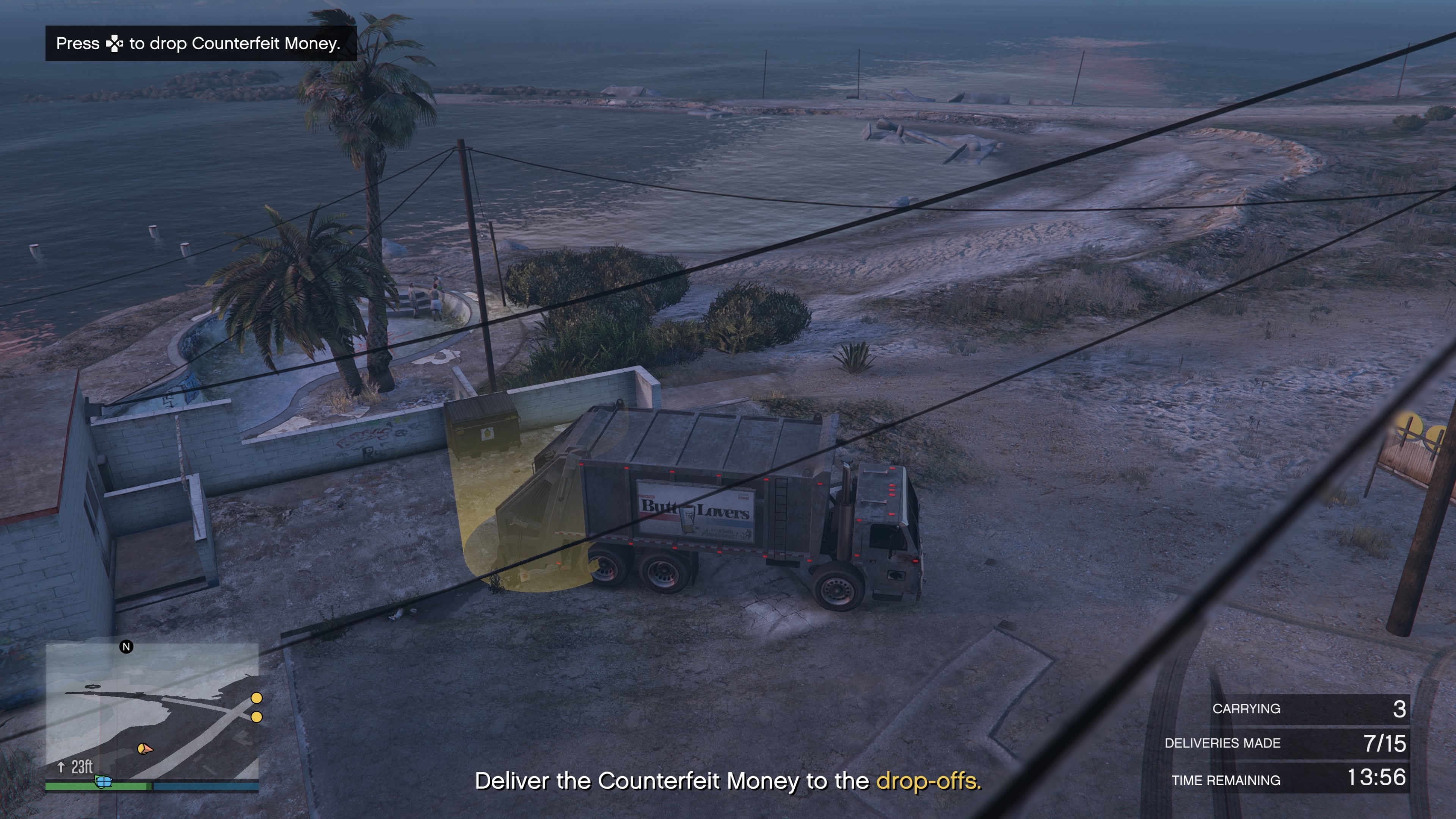This screenshot has height=819, width=1456.
Task: Click the north compass marker on minimap
Action: click(x=127, y=646)
